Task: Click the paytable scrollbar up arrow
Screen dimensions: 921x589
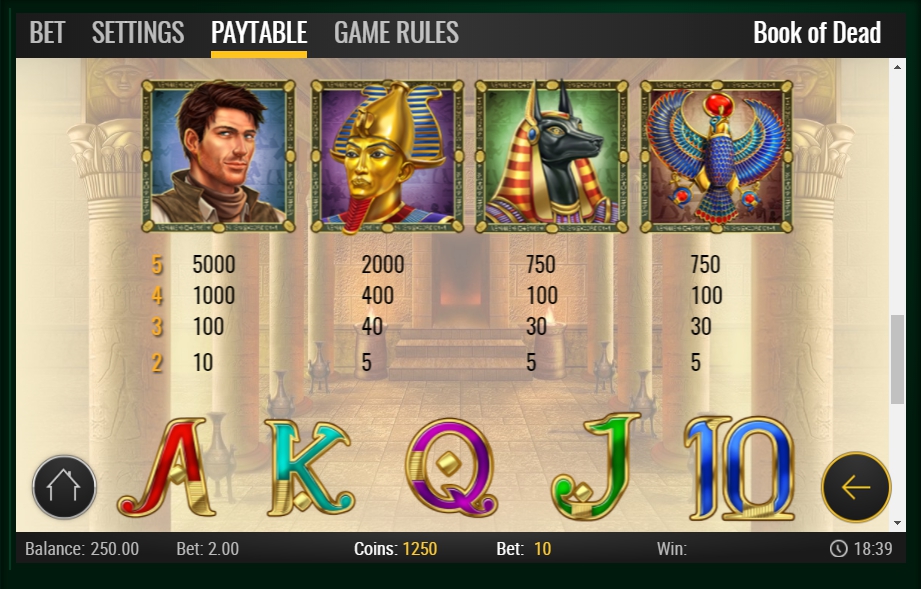Action: 897,67
